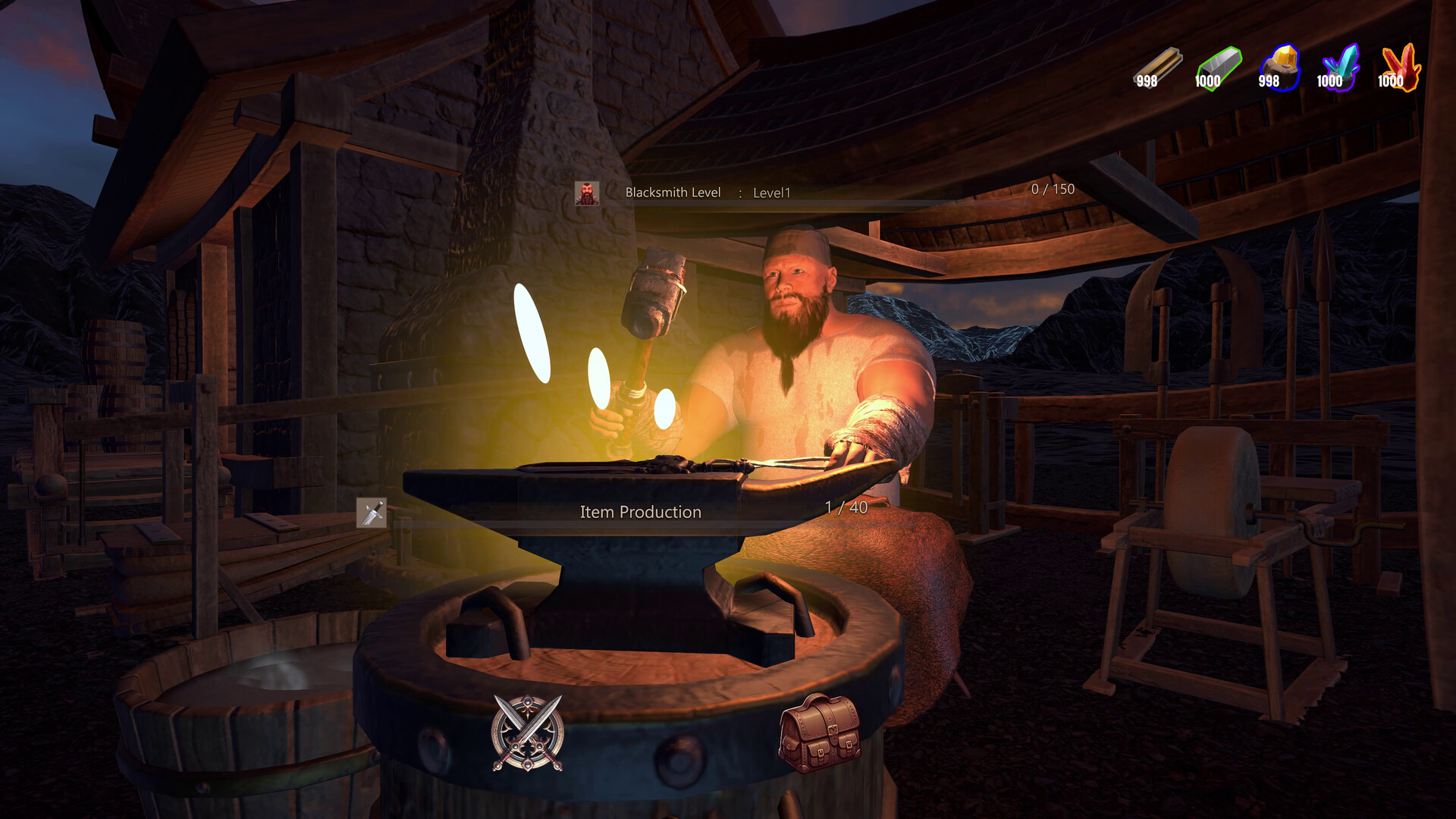
Task: Click the 998 bronze bar count
Action: point(1146,82)
